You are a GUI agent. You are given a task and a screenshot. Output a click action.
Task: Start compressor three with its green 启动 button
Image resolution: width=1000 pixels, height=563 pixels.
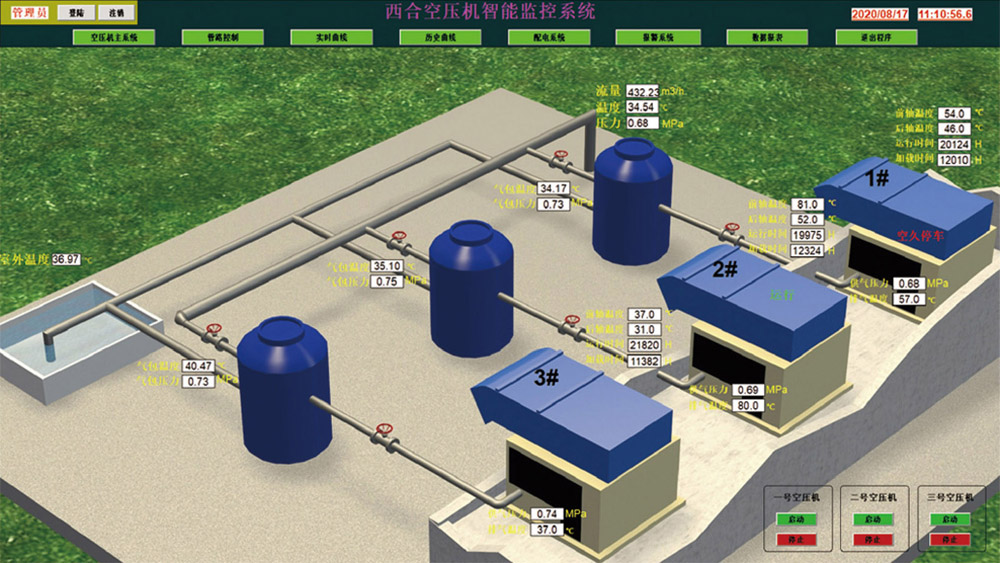point(950,520)
